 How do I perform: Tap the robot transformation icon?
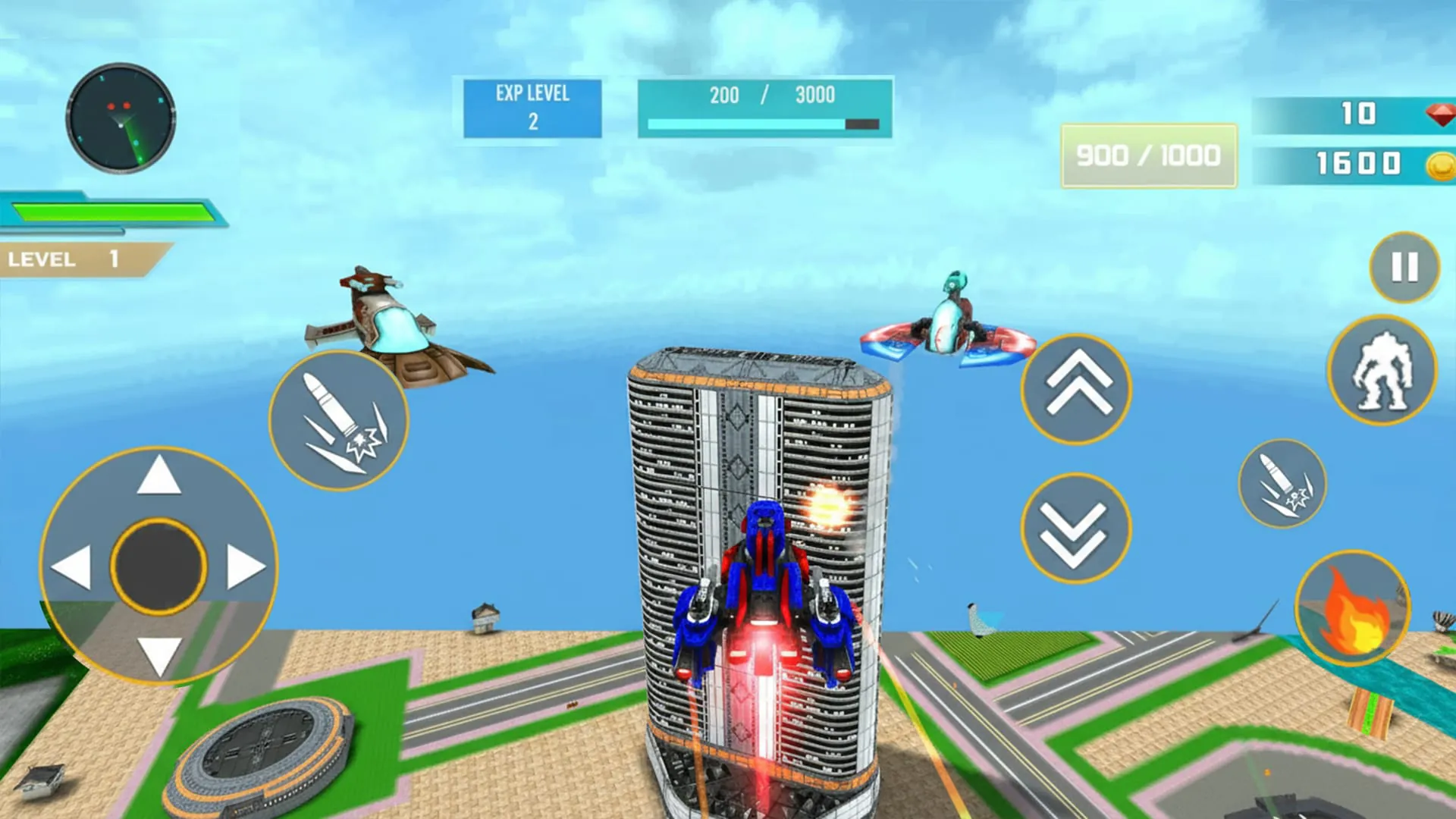point(1392,369)
